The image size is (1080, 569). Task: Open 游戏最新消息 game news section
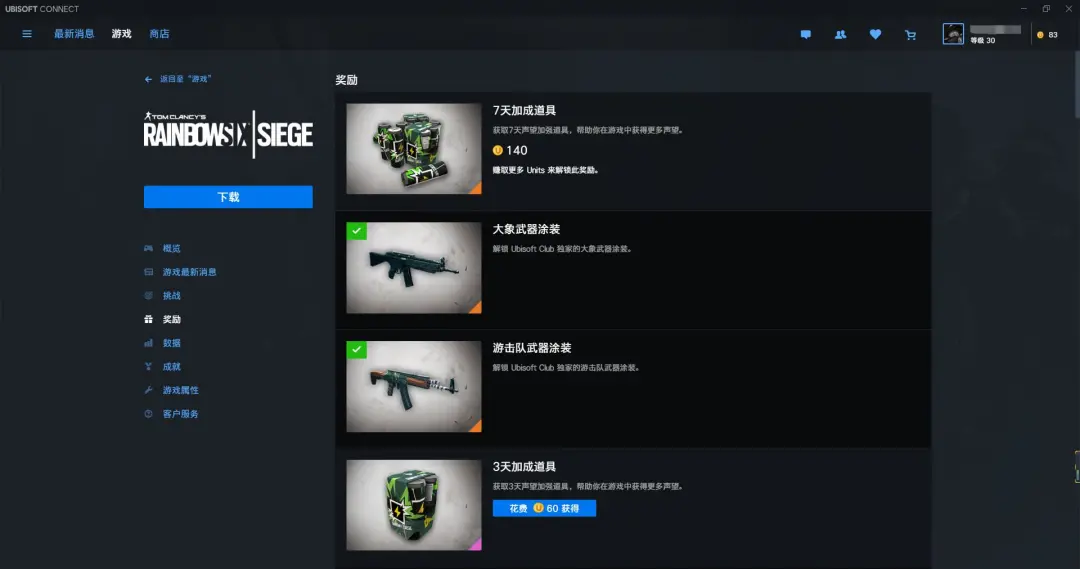189,272
